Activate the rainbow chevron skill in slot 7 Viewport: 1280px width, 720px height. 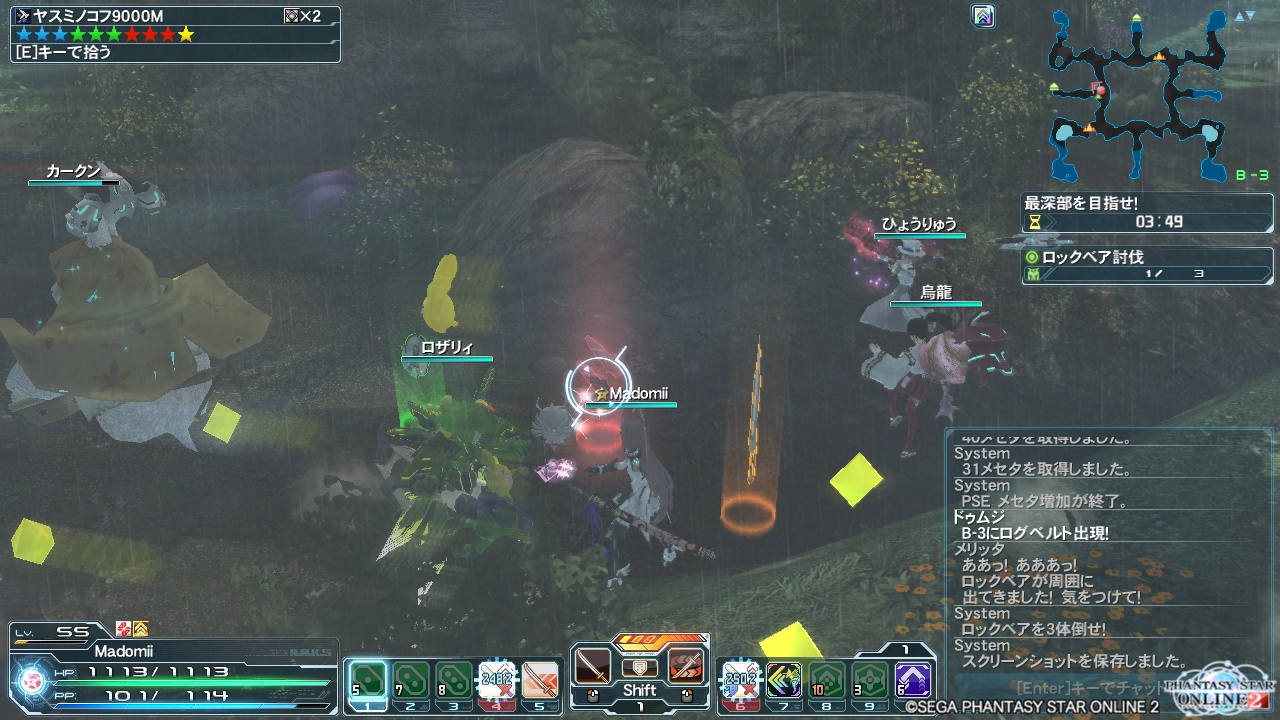(783, 681)
